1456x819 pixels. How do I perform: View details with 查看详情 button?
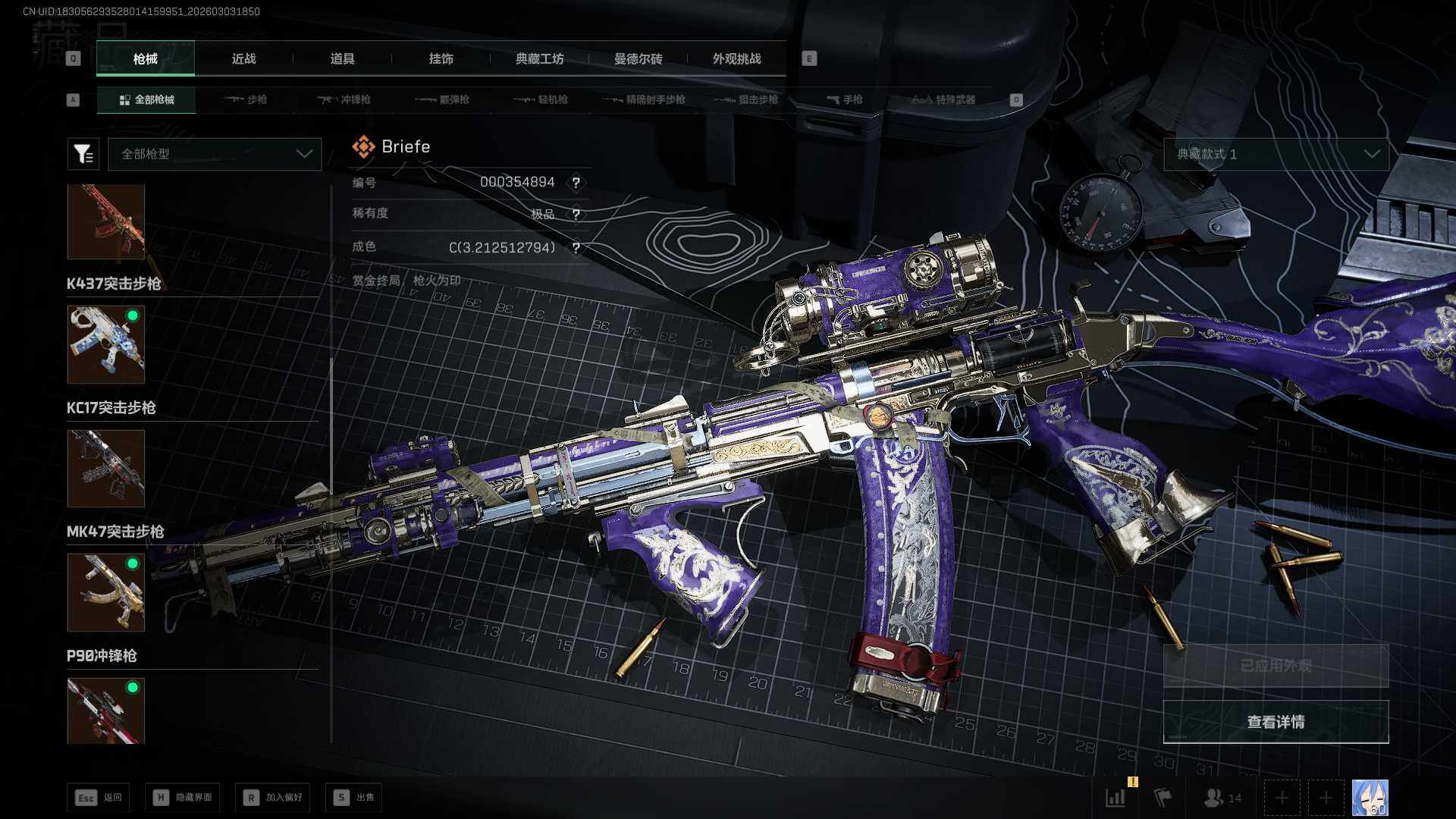[1276, 722]
